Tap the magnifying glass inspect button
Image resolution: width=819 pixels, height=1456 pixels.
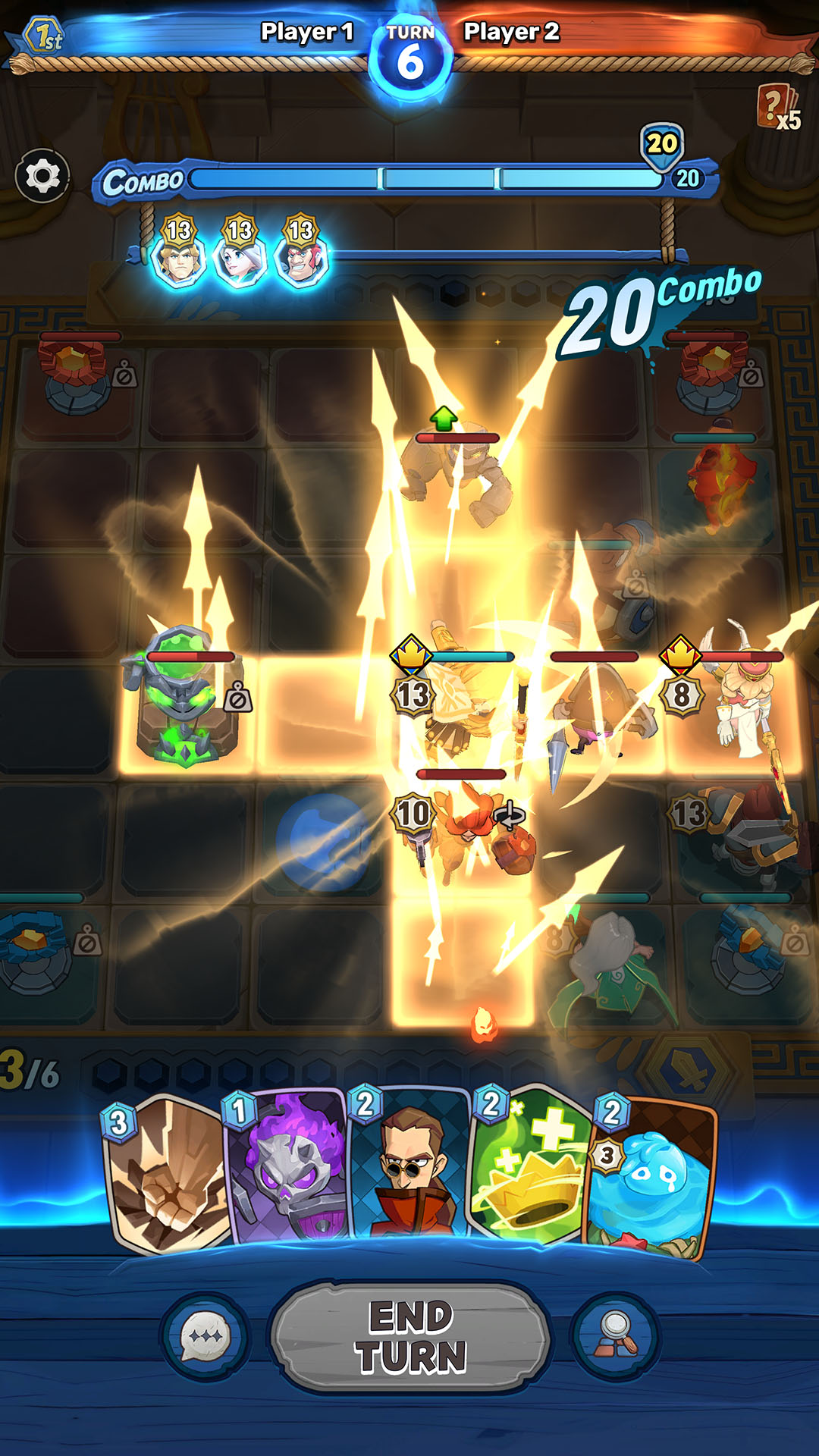616,1336
